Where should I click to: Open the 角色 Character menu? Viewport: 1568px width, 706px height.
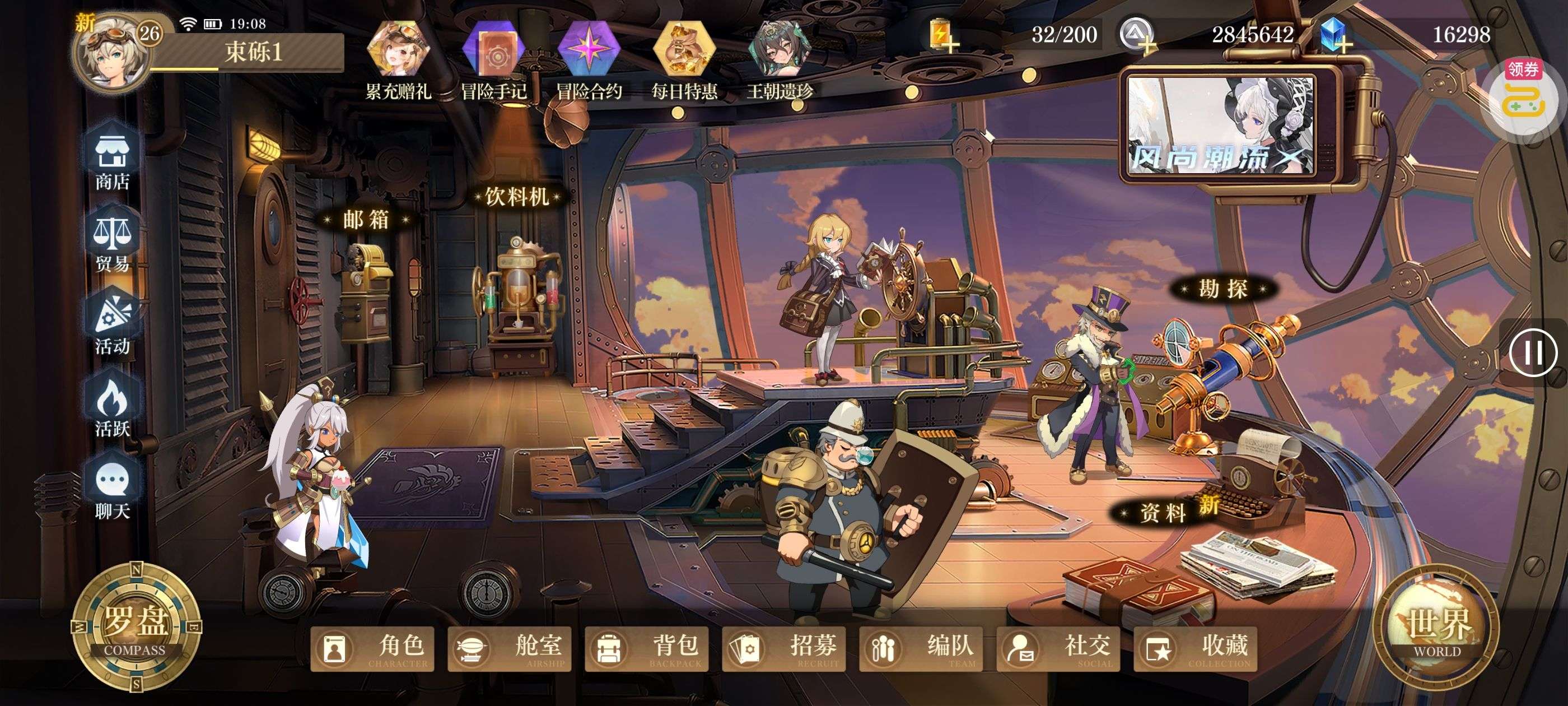[x=372, y=649]
